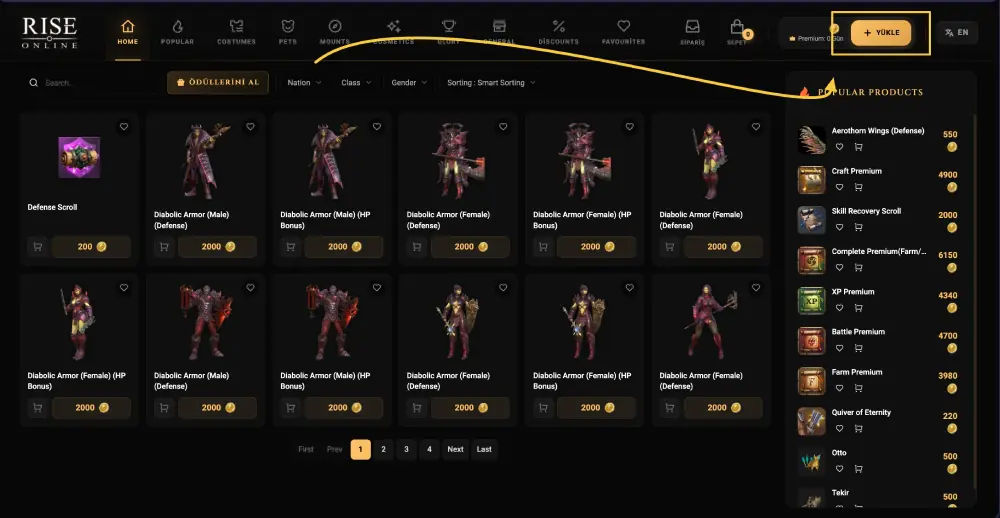
Task: Click the Yükle top-up button
Action: (x=881, y=33)
